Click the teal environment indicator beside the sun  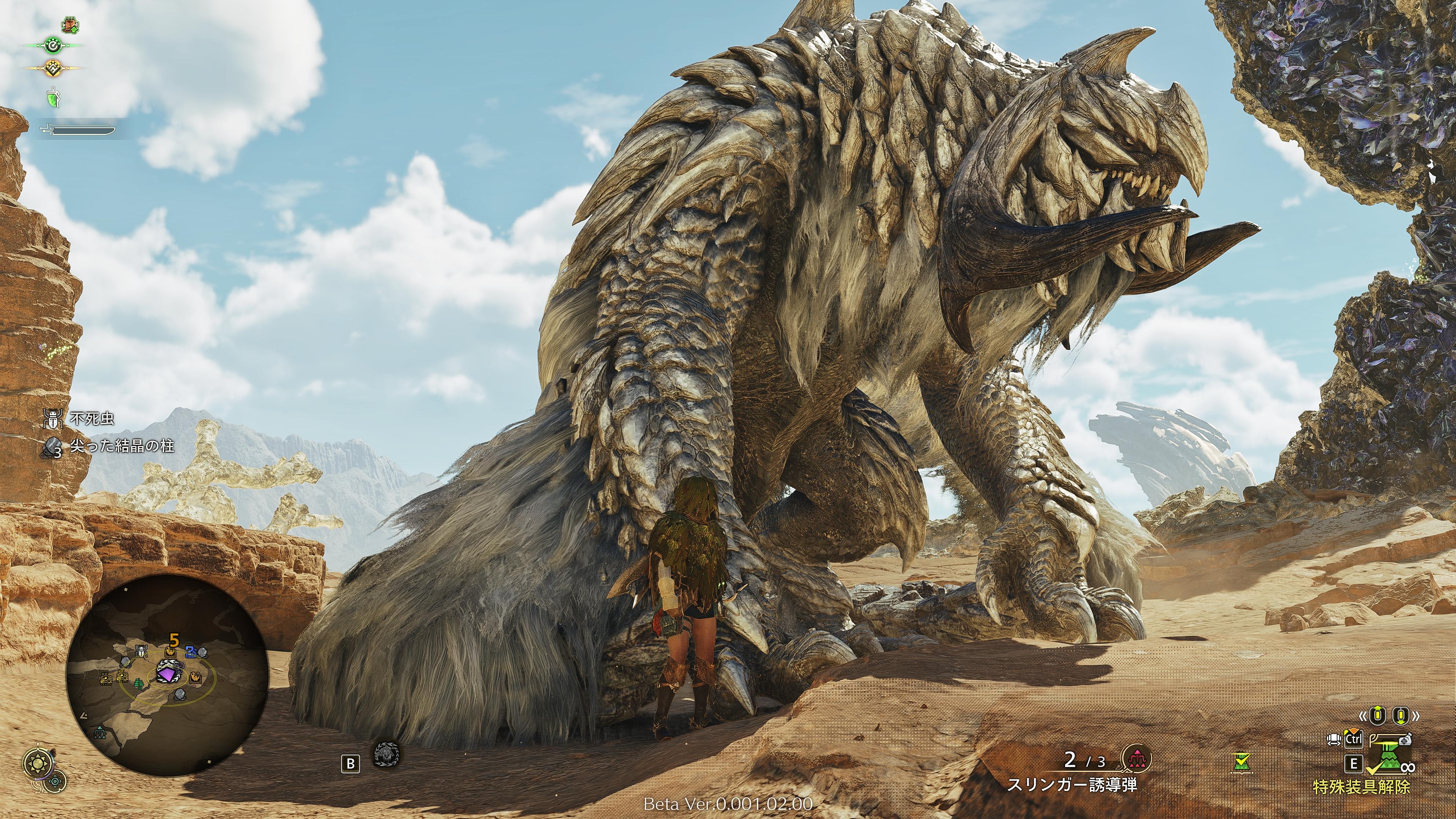(55, 781)
